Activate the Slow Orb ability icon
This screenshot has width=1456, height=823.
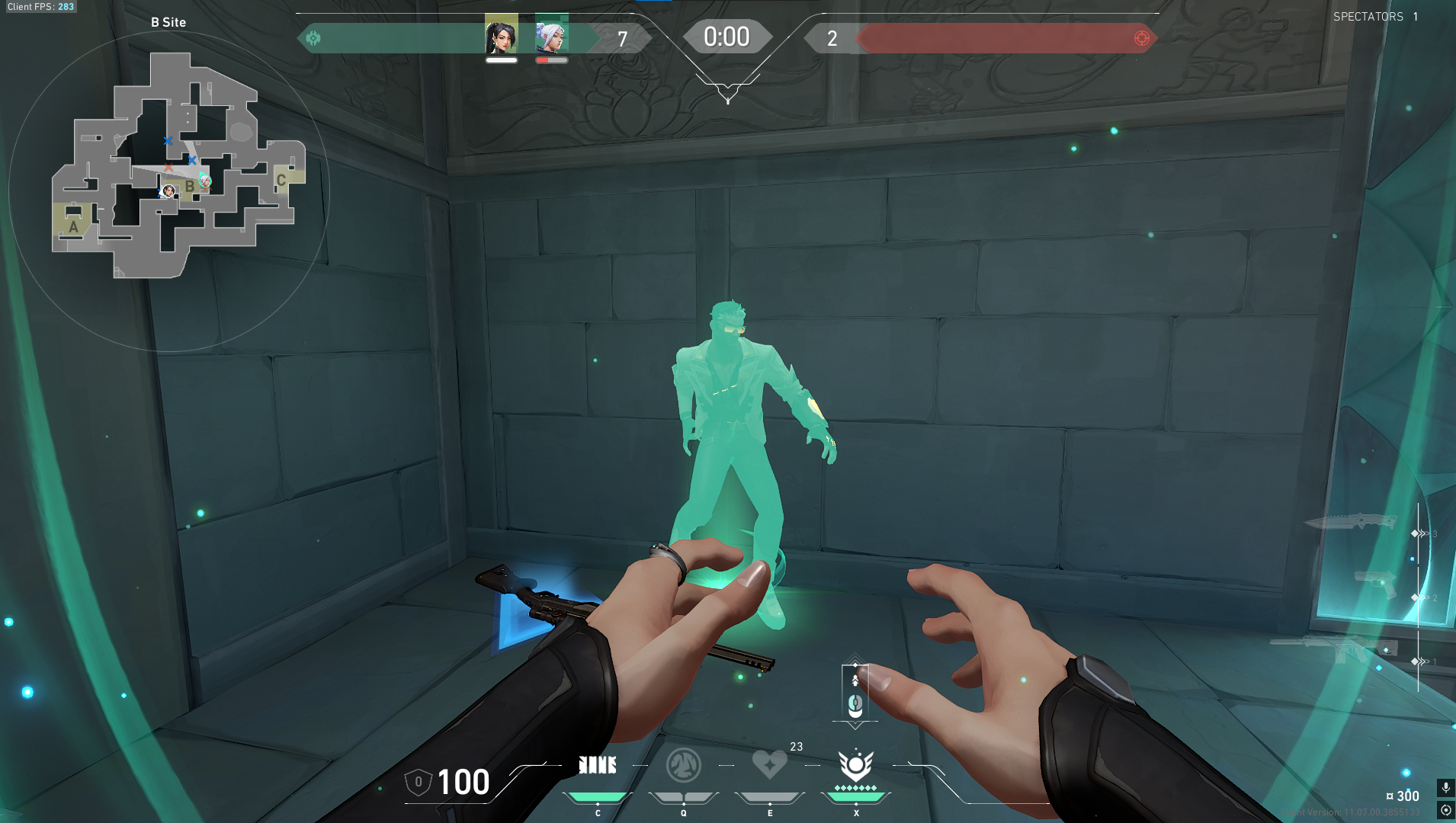(x=683, y=765)
